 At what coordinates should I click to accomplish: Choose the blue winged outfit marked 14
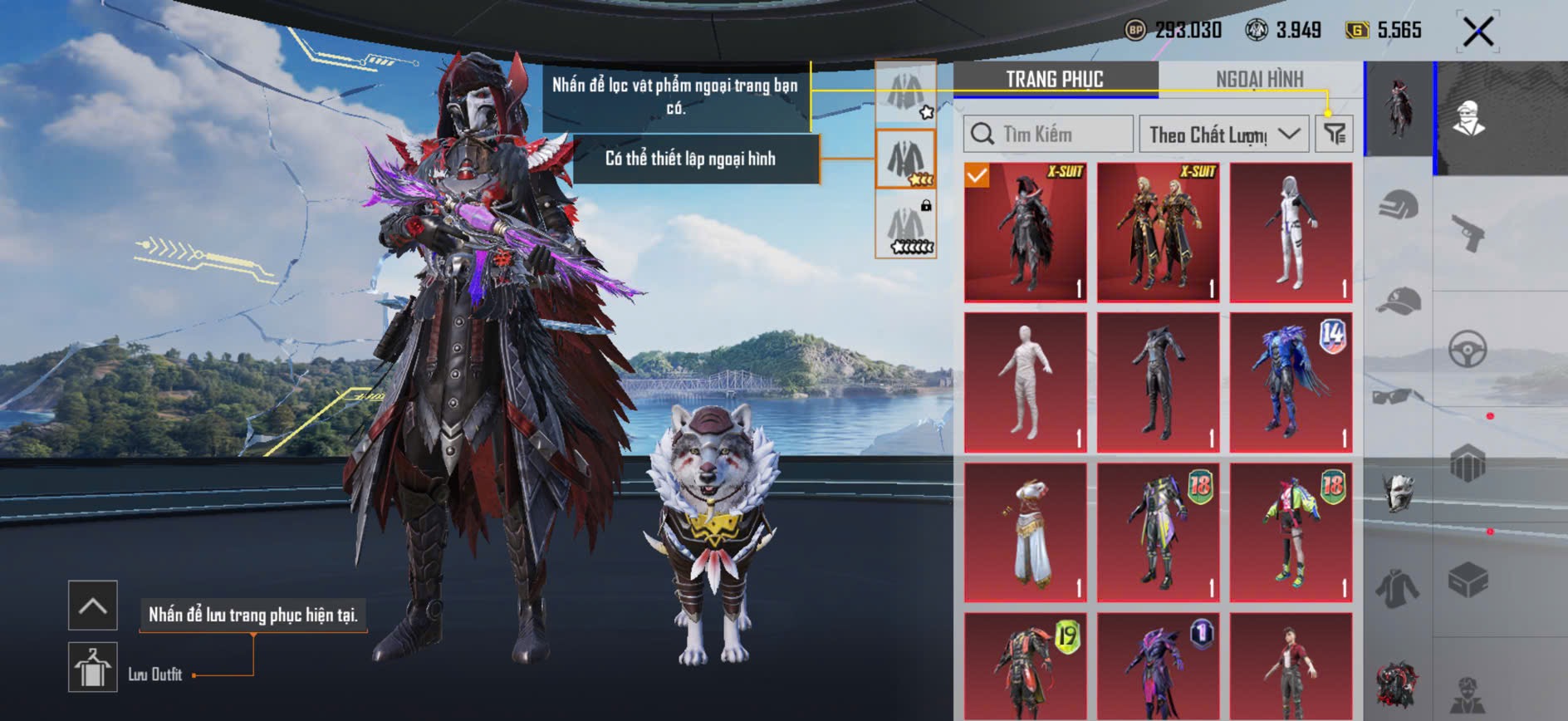[1291, 382]
